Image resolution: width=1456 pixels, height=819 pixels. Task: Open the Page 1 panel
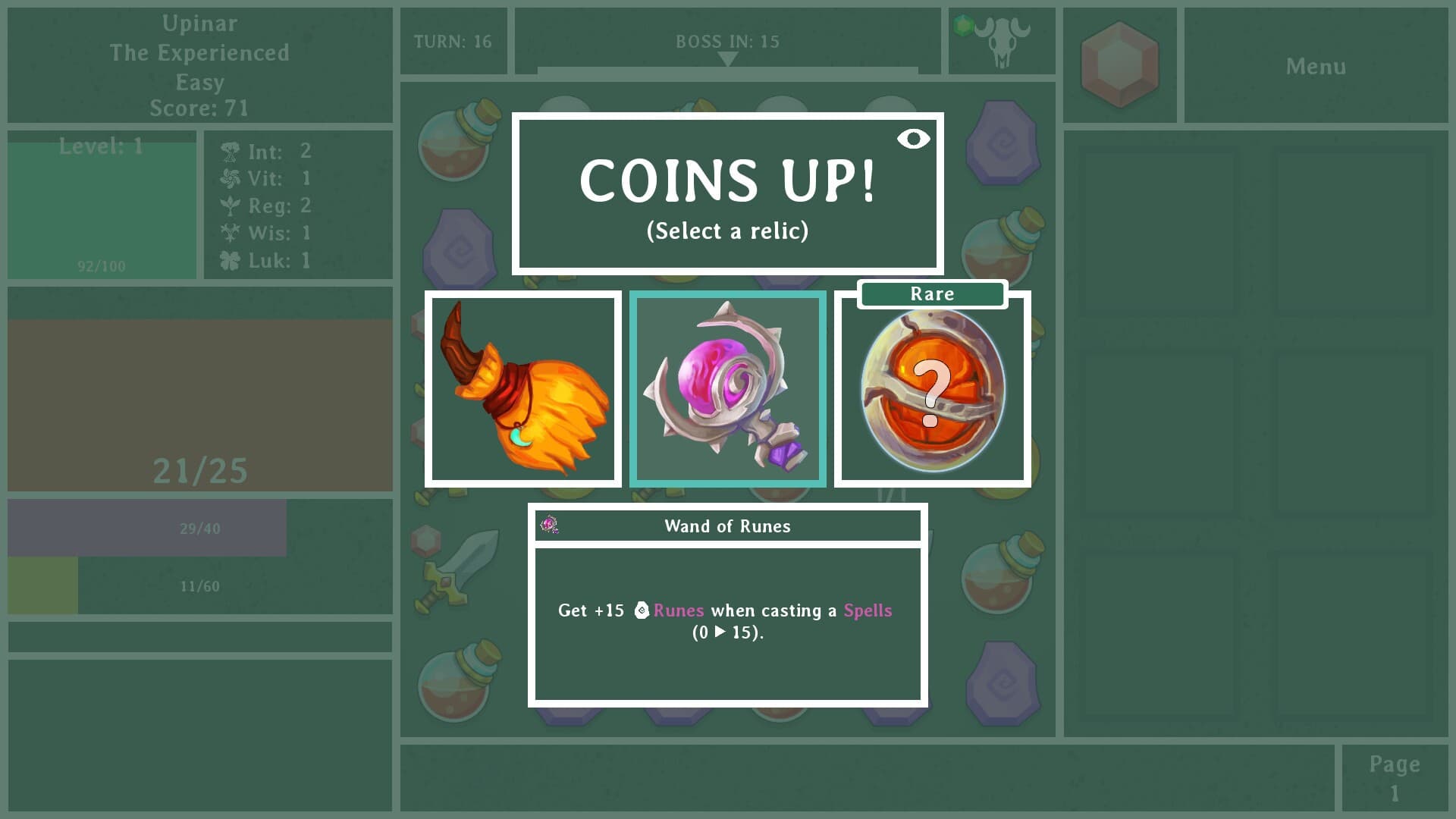[1394, 777]
